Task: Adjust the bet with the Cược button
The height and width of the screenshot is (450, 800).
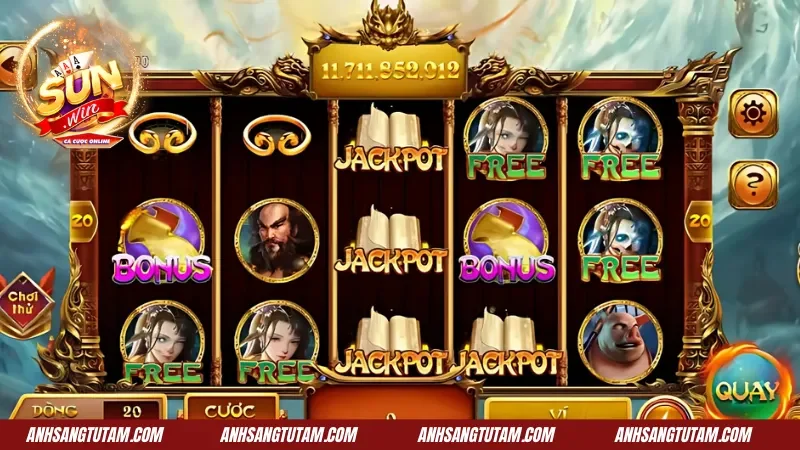Action: (x=231, y=409)
